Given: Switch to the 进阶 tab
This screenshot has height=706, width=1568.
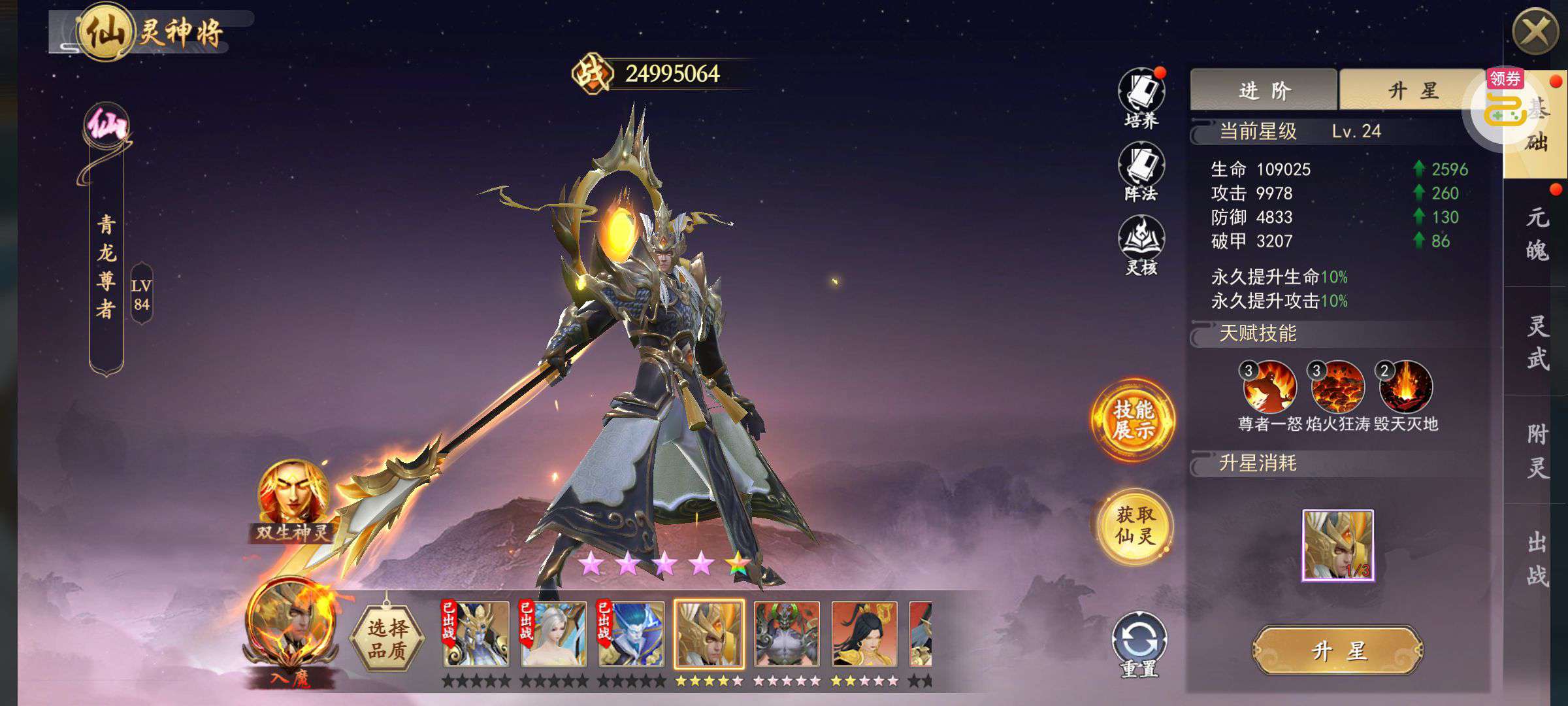Looking at the screenshot, I should click(x=1264, y=90).
